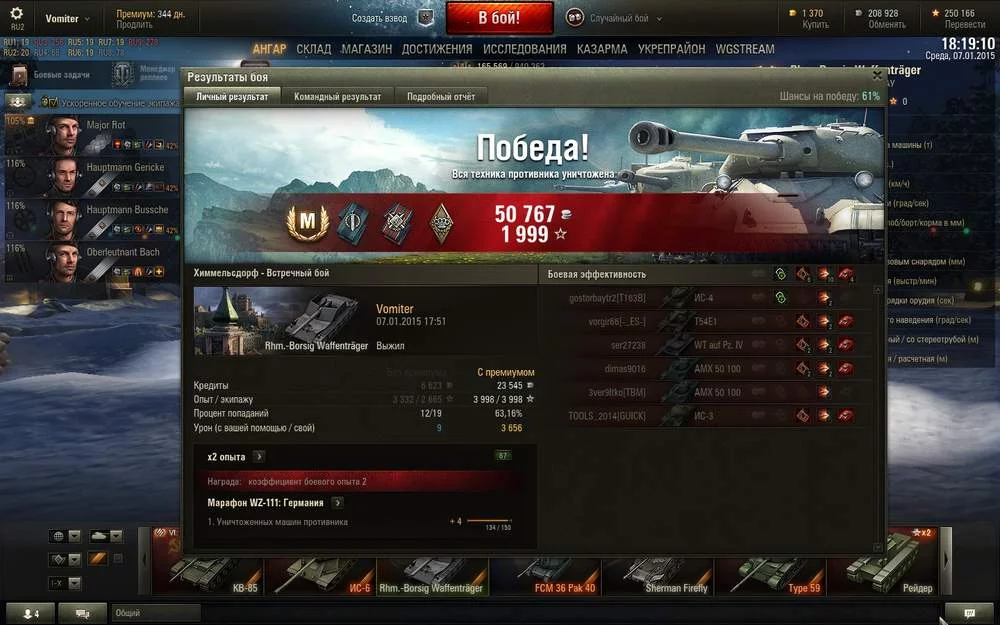Open the ИССЛЕДОВАНИЯ tech tree

(524, 49)
